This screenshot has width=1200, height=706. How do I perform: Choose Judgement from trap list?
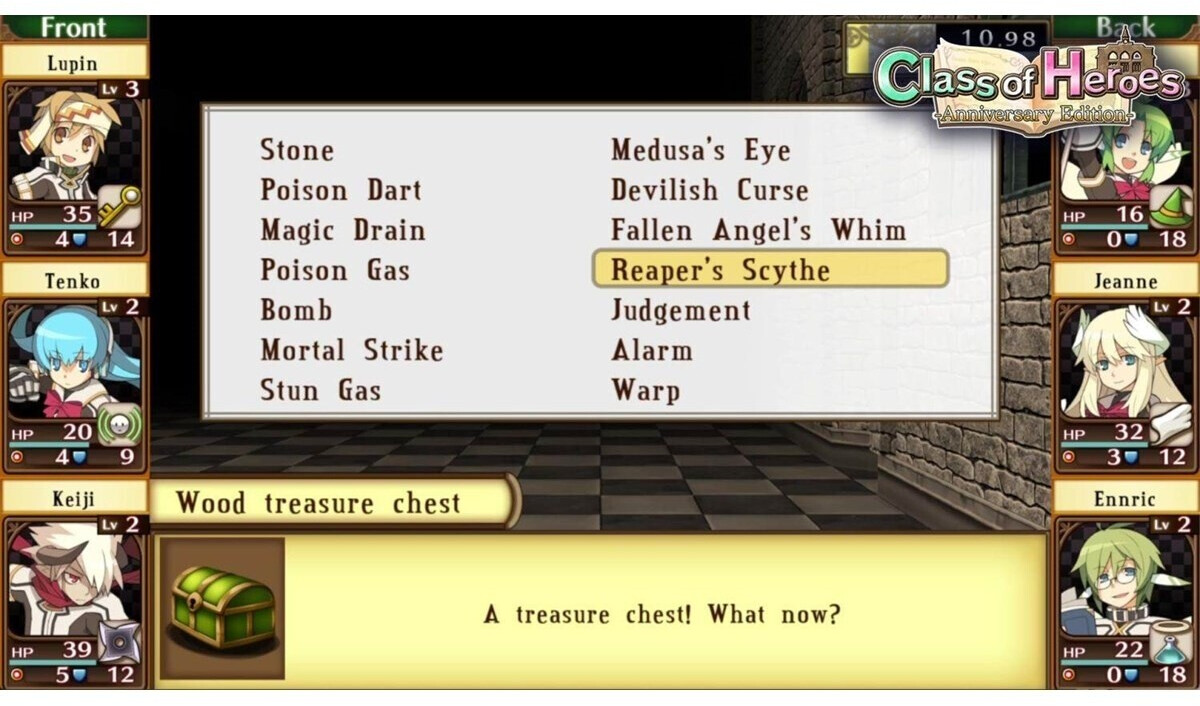680,311
